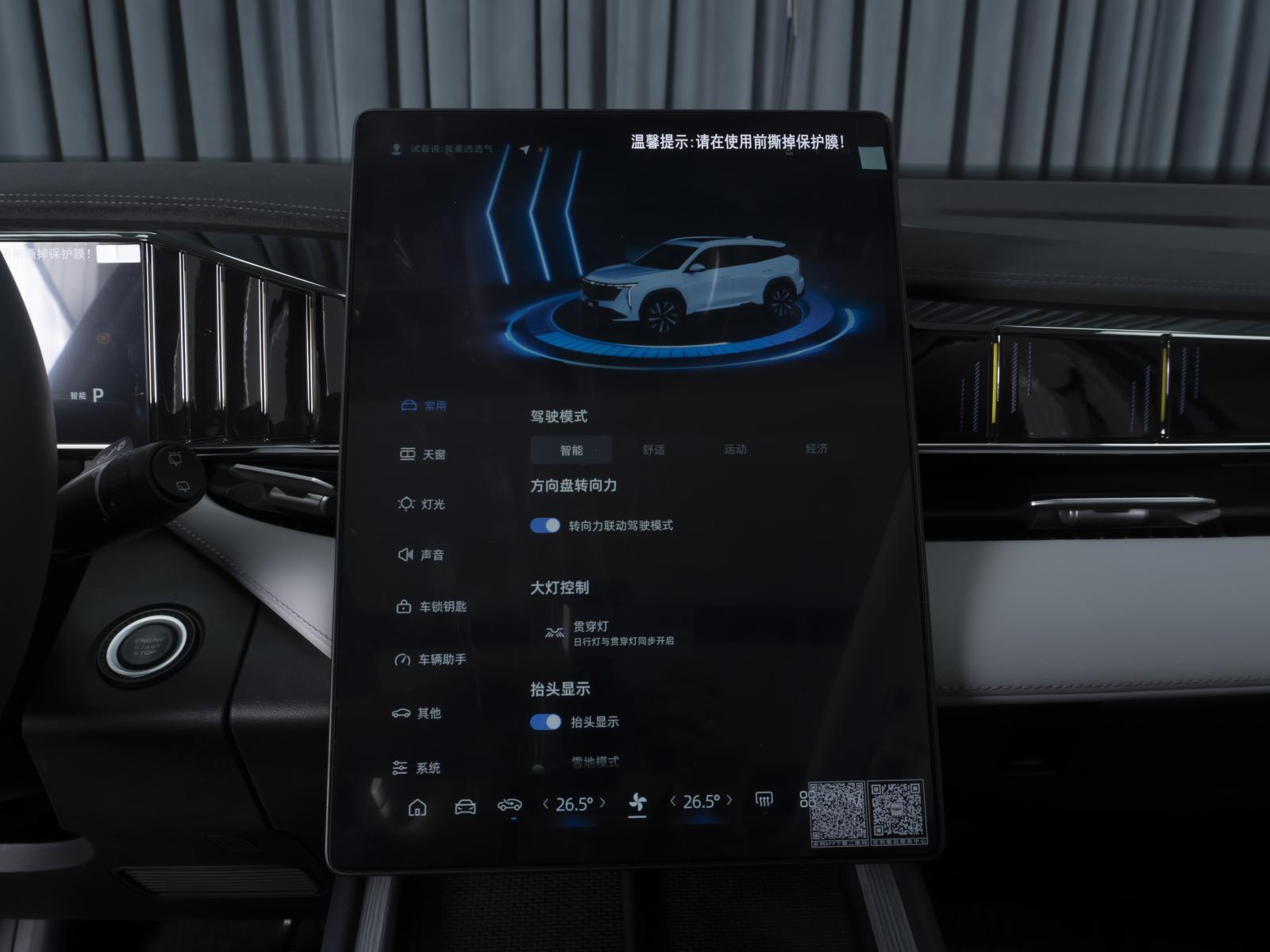Select the 声音 sound category
The width and height of the screenshot is (1270, 952).
421,555
